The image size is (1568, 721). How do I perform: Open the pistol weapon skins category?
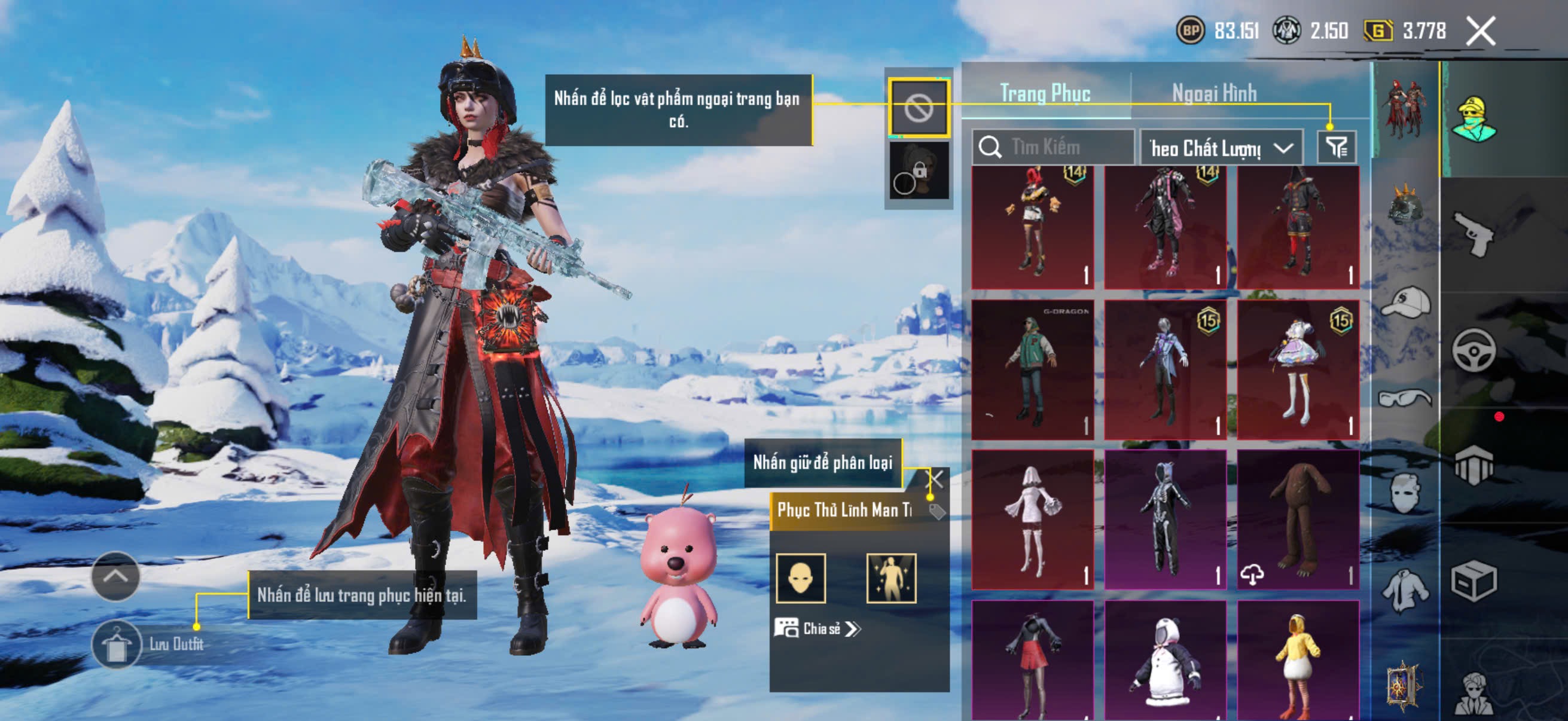[1473, 234]
